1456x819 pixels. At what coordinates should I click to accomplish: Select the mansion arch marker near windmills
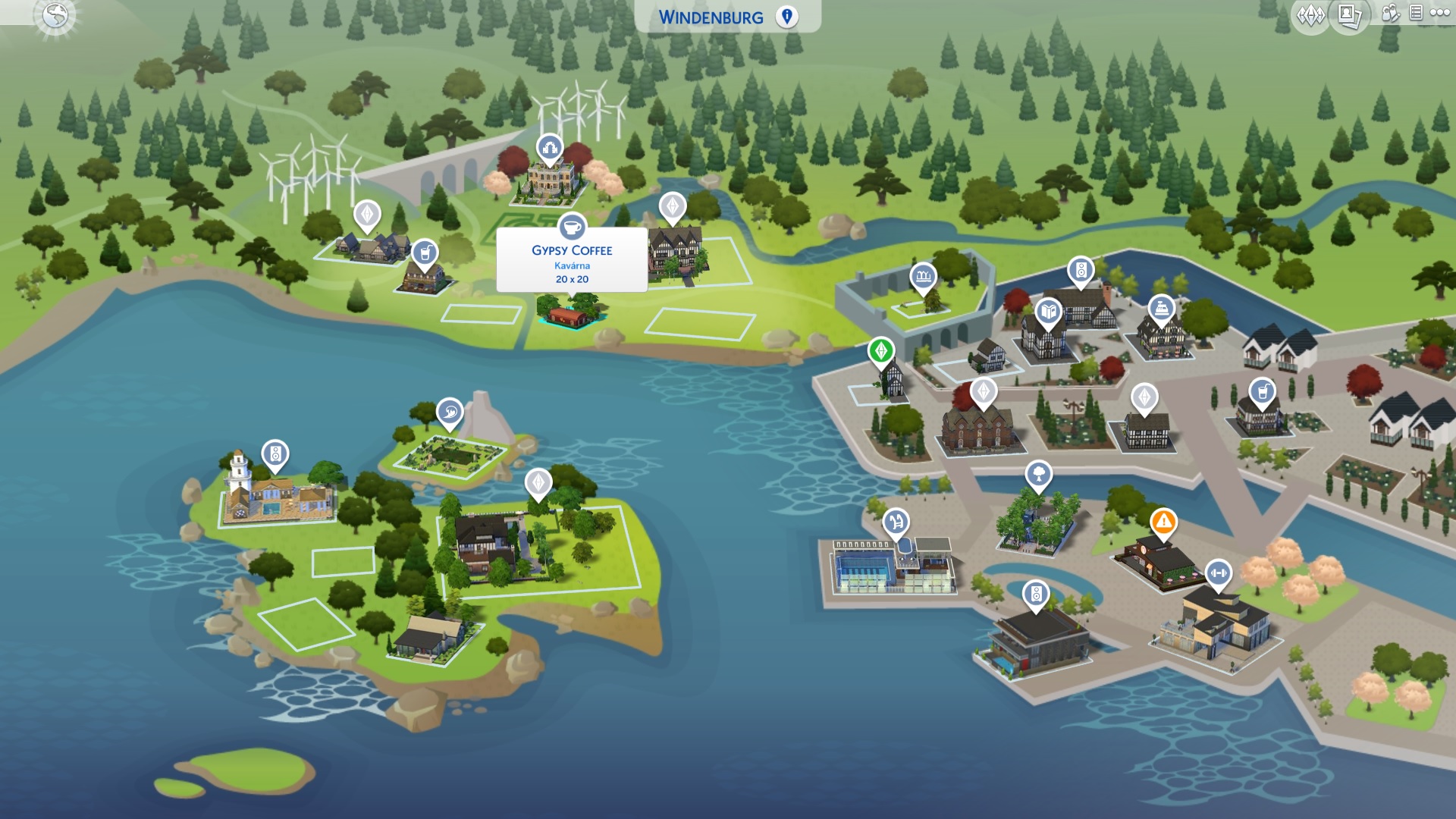click(550, 148)
